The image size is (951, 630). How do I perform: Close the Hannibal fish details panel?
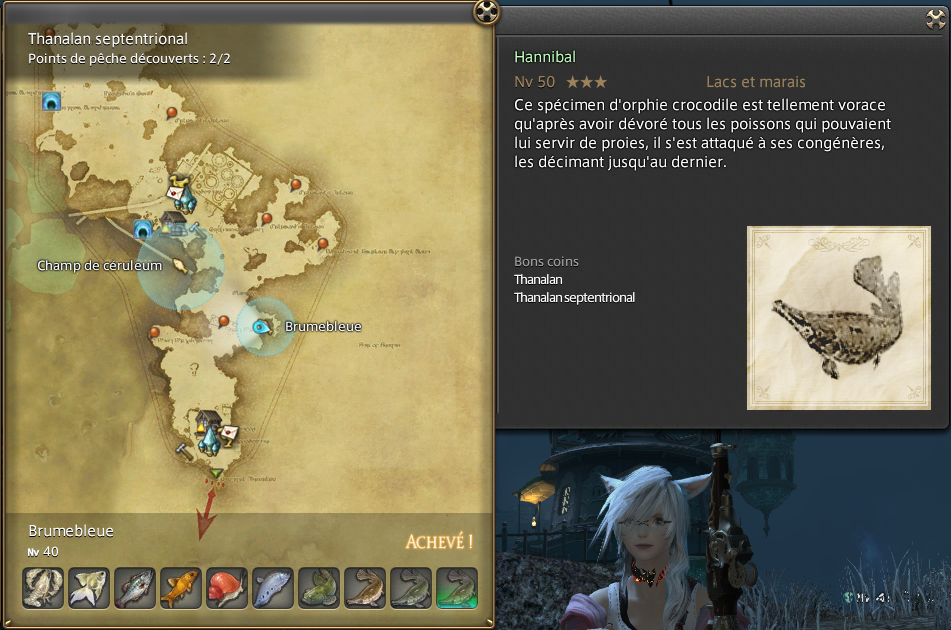point(936,18)
